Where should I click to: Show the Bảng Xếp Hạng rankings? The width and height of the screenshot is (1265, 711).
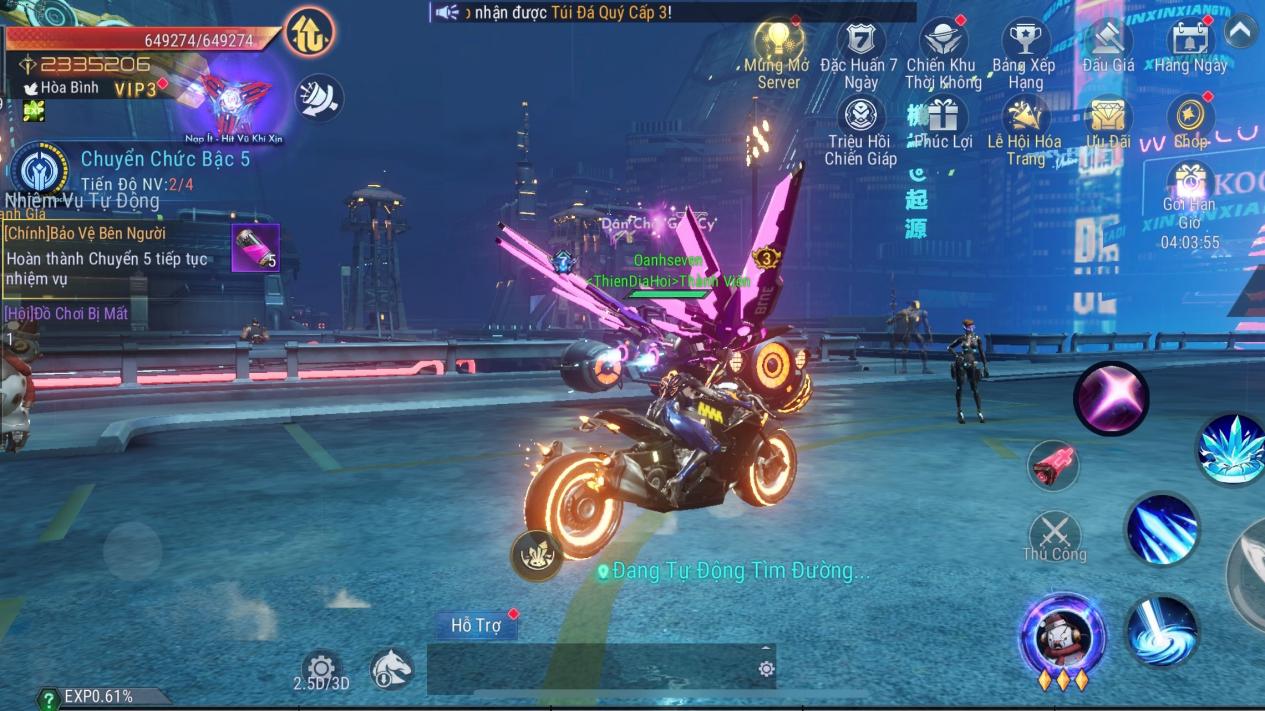tap(1024, 43)
